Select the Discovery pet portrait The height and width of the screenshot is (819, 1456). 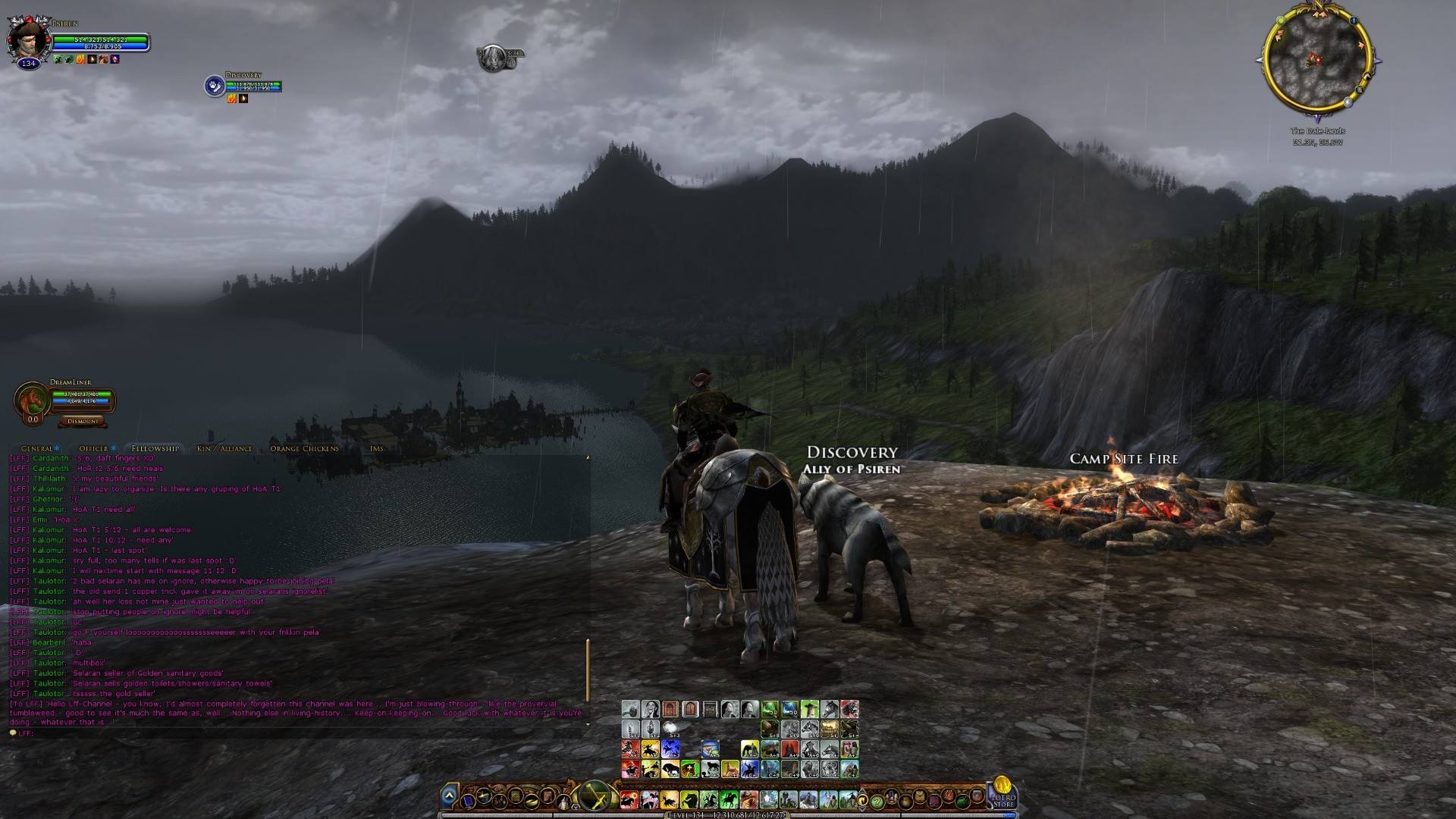point(214,86)
